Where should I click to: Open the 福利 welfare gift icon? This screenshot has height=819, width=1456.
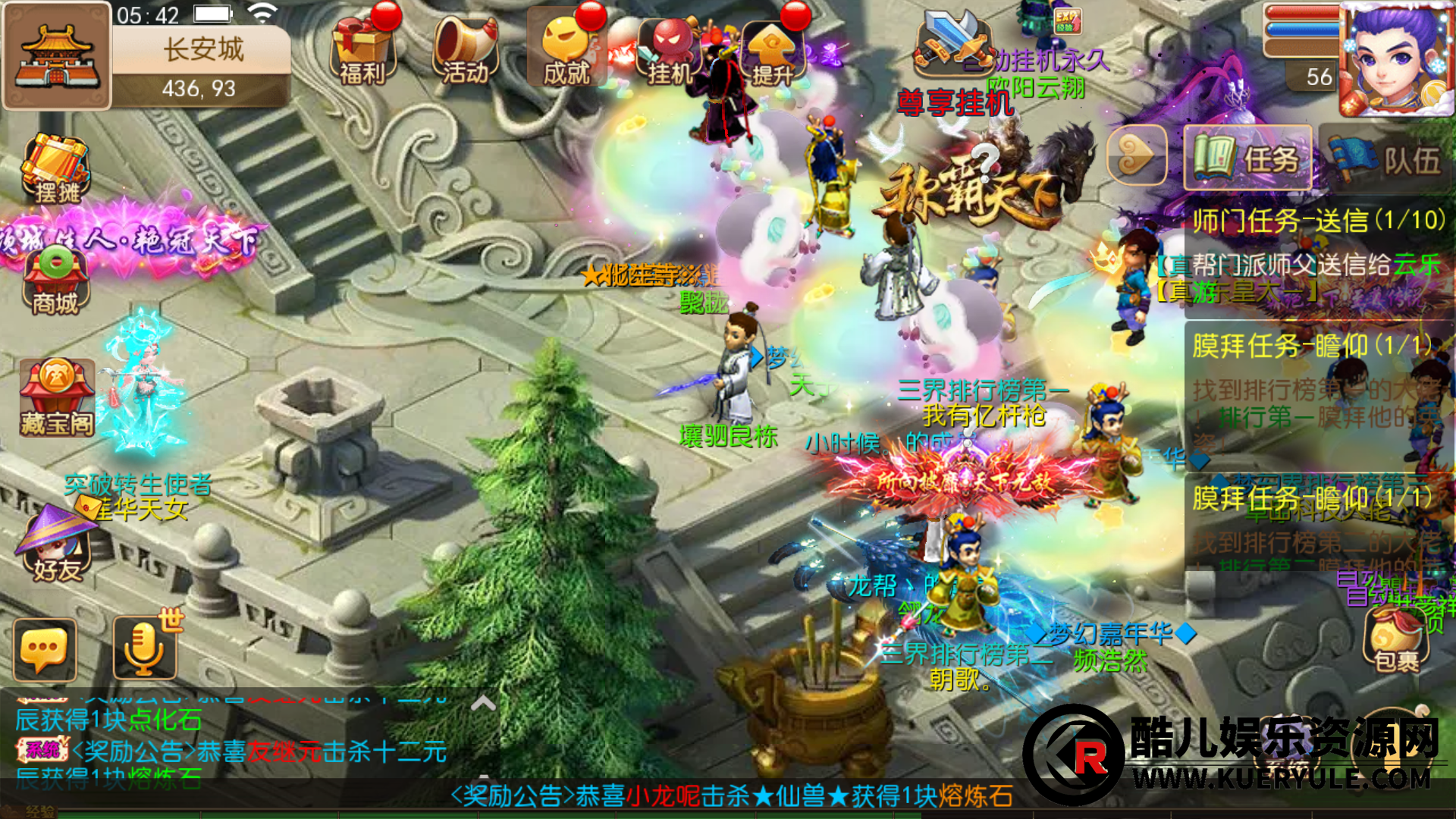(362, 50)
